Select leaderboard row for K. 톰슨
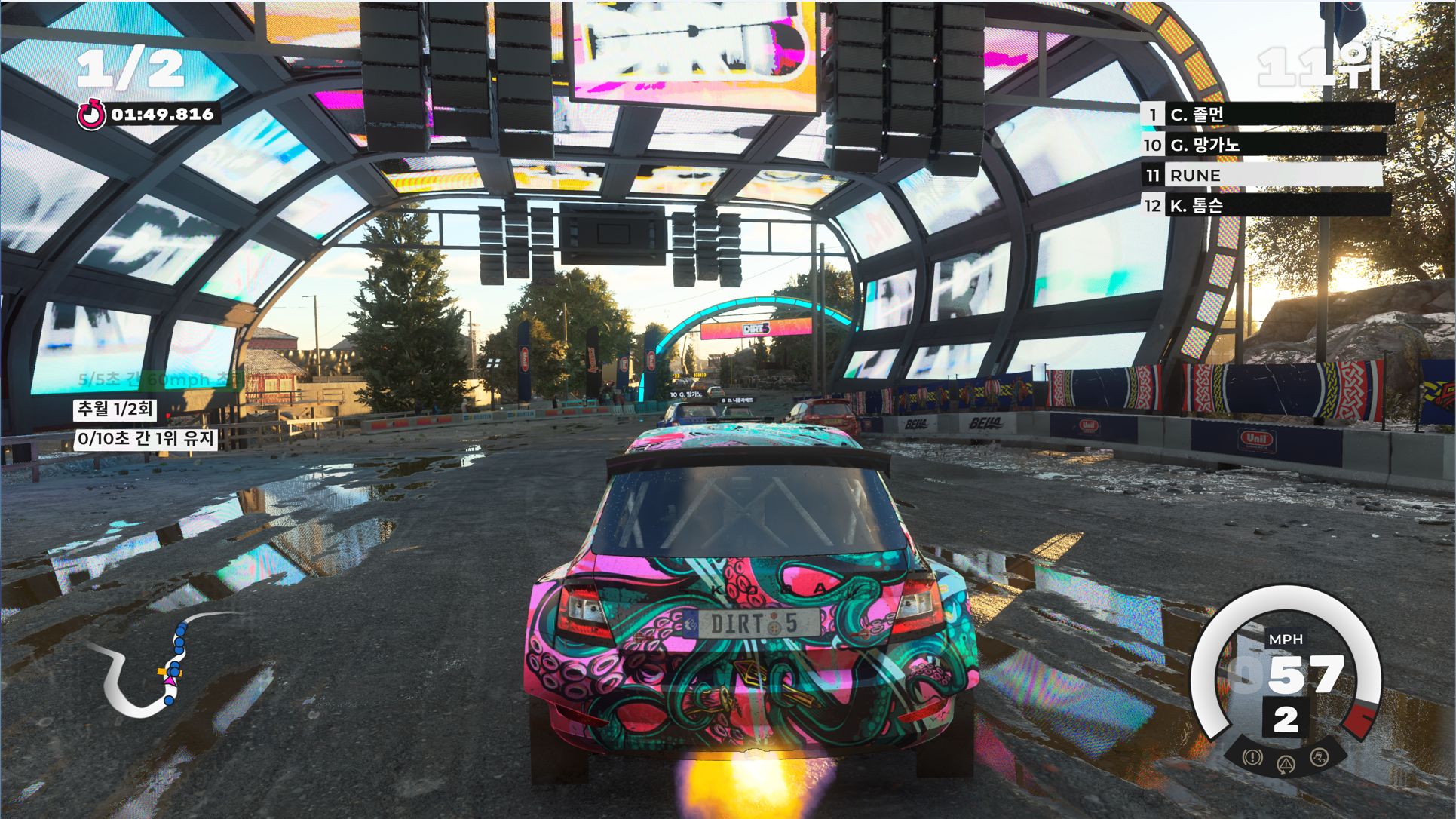This screenshot has height=819, width=1456. [1267, 205]
